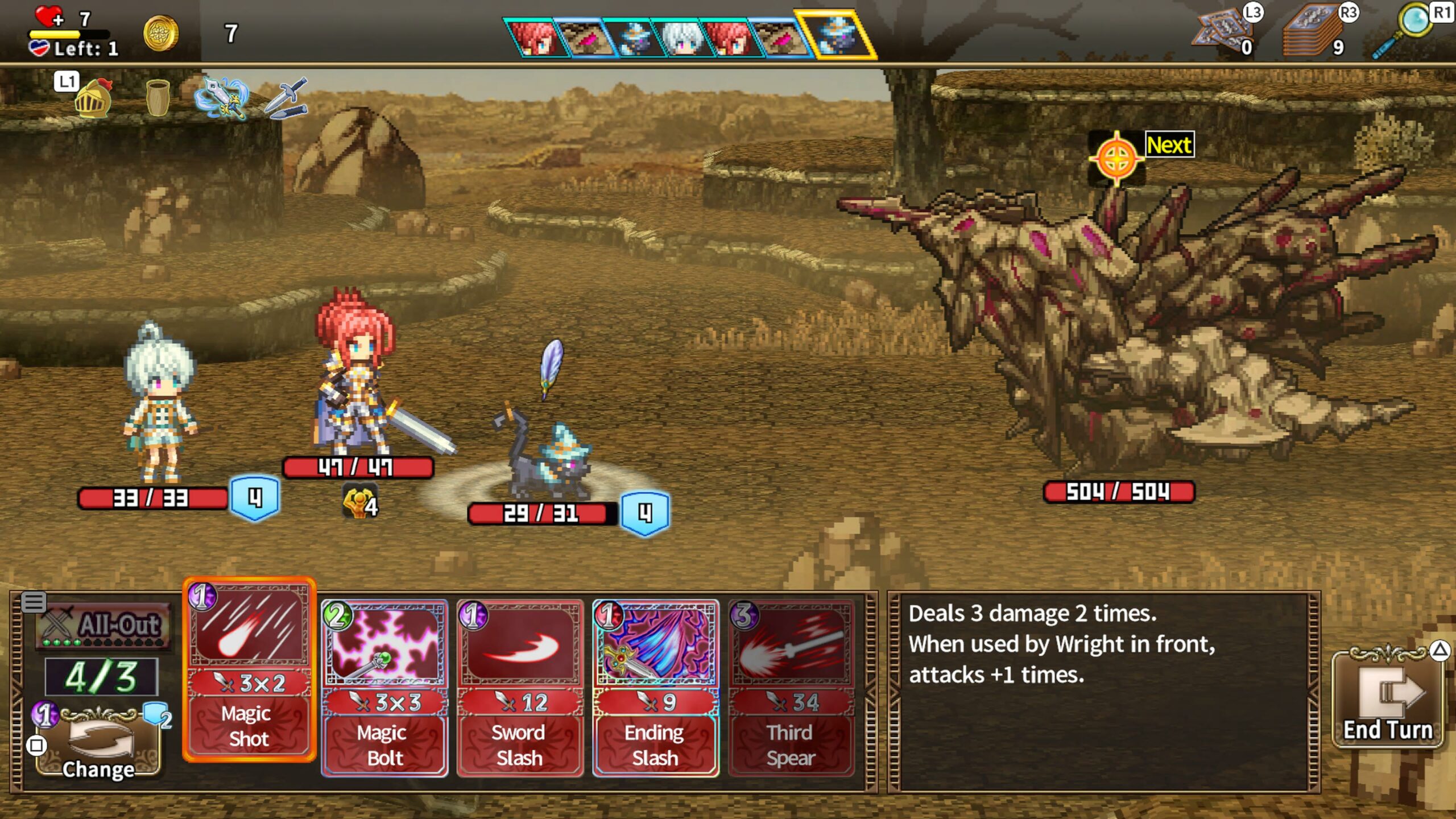The width and height of the screenshot is (1456, 819).
Task: Check the wooden cup relic icon
Action: click(158, 97)
